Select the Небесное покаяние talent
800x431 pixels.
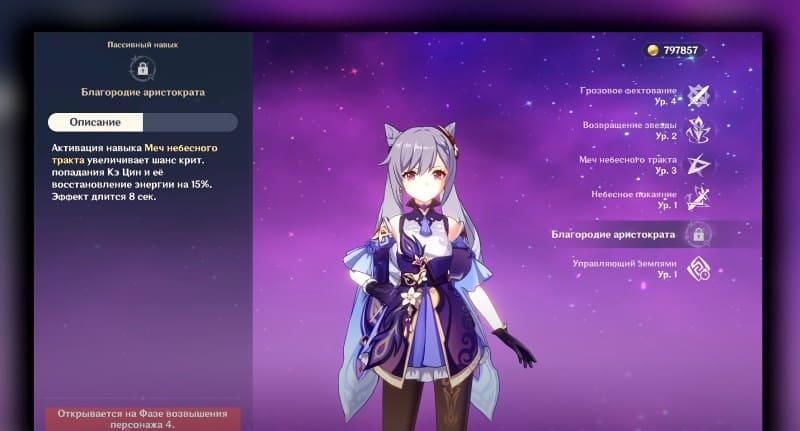click(x=698, y=198)
